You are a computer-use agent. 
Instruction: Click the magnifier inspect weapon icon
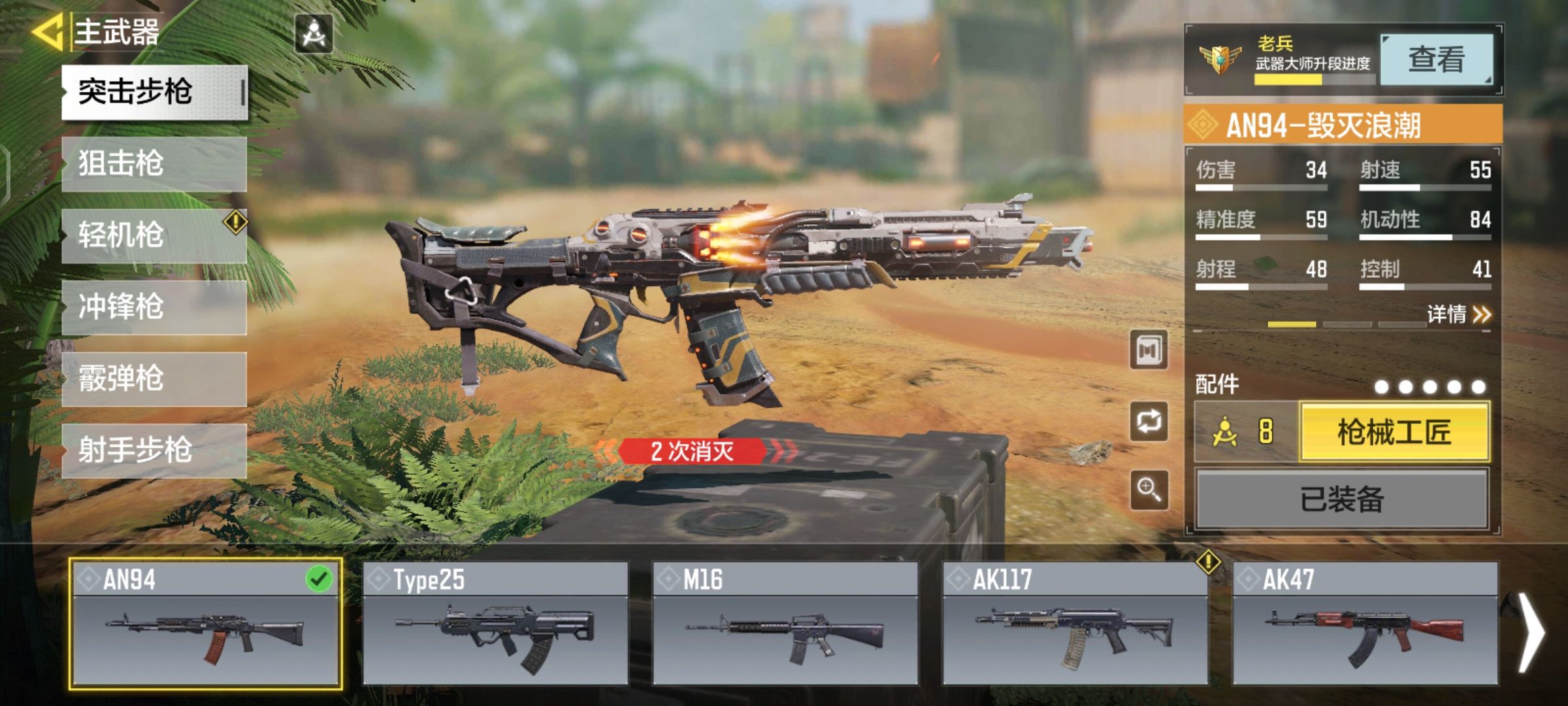click(1149, 490)
